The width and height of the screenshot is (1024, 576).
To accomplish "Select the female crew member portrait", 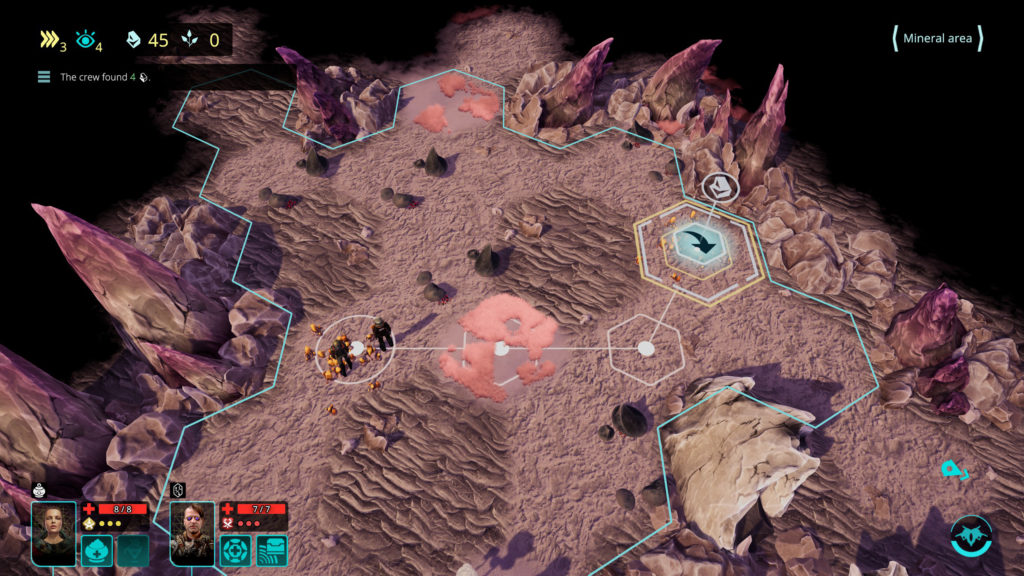I will [53, 533].
